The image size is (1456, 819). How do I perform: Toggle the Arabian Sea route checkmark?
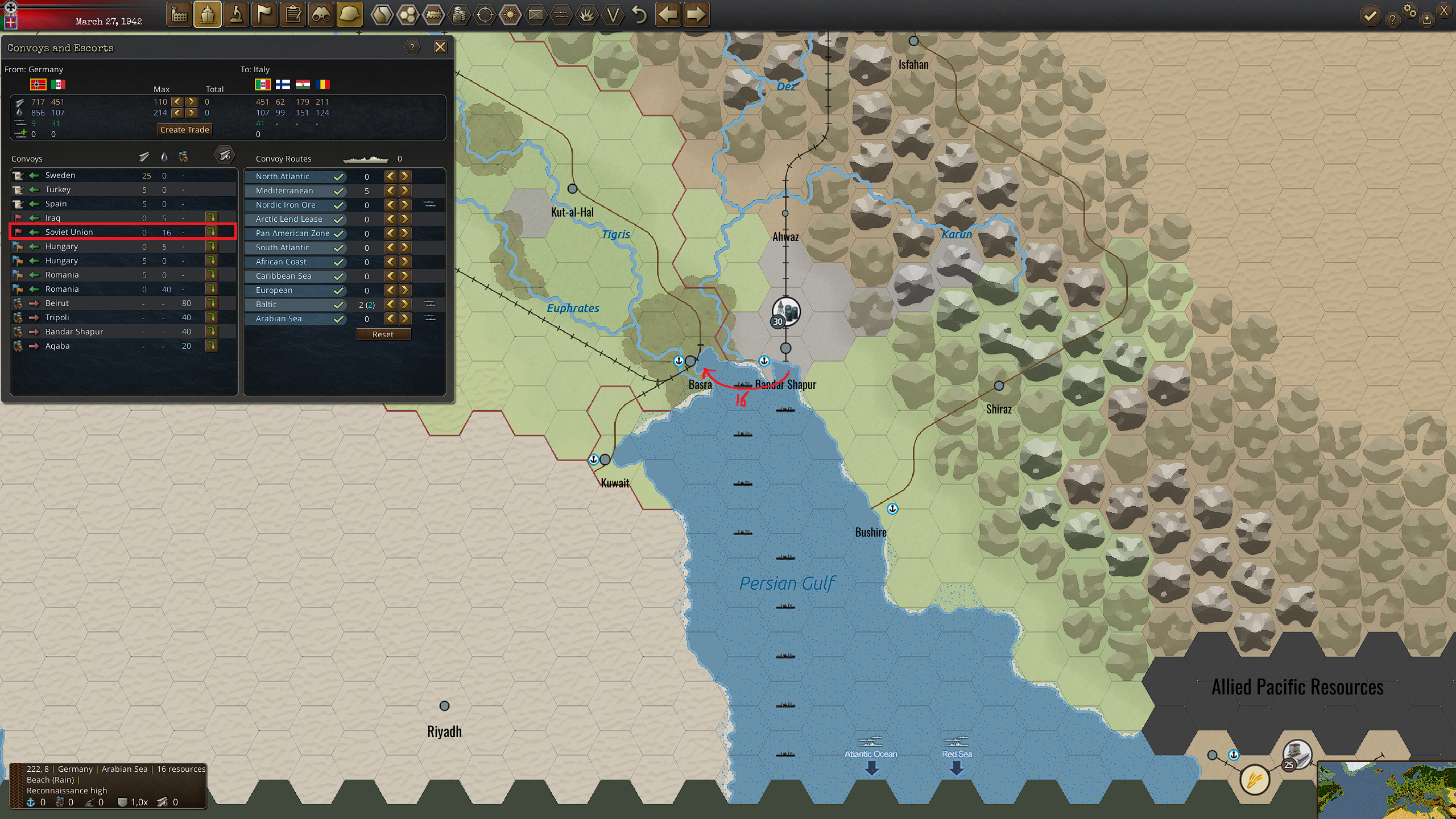point(339,318)
